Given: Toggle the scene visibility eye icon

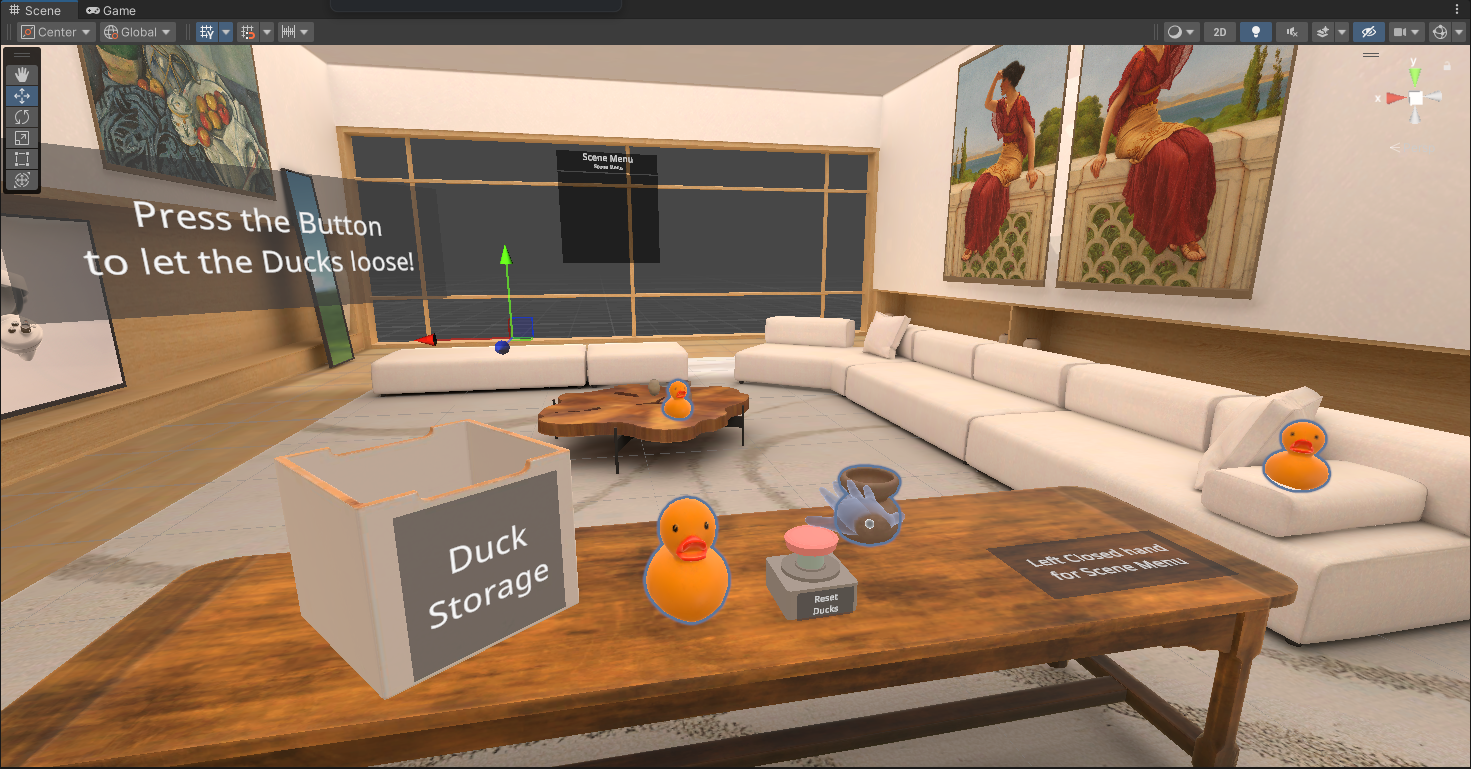Looking at the screenshot, I should click(1367, 31).
